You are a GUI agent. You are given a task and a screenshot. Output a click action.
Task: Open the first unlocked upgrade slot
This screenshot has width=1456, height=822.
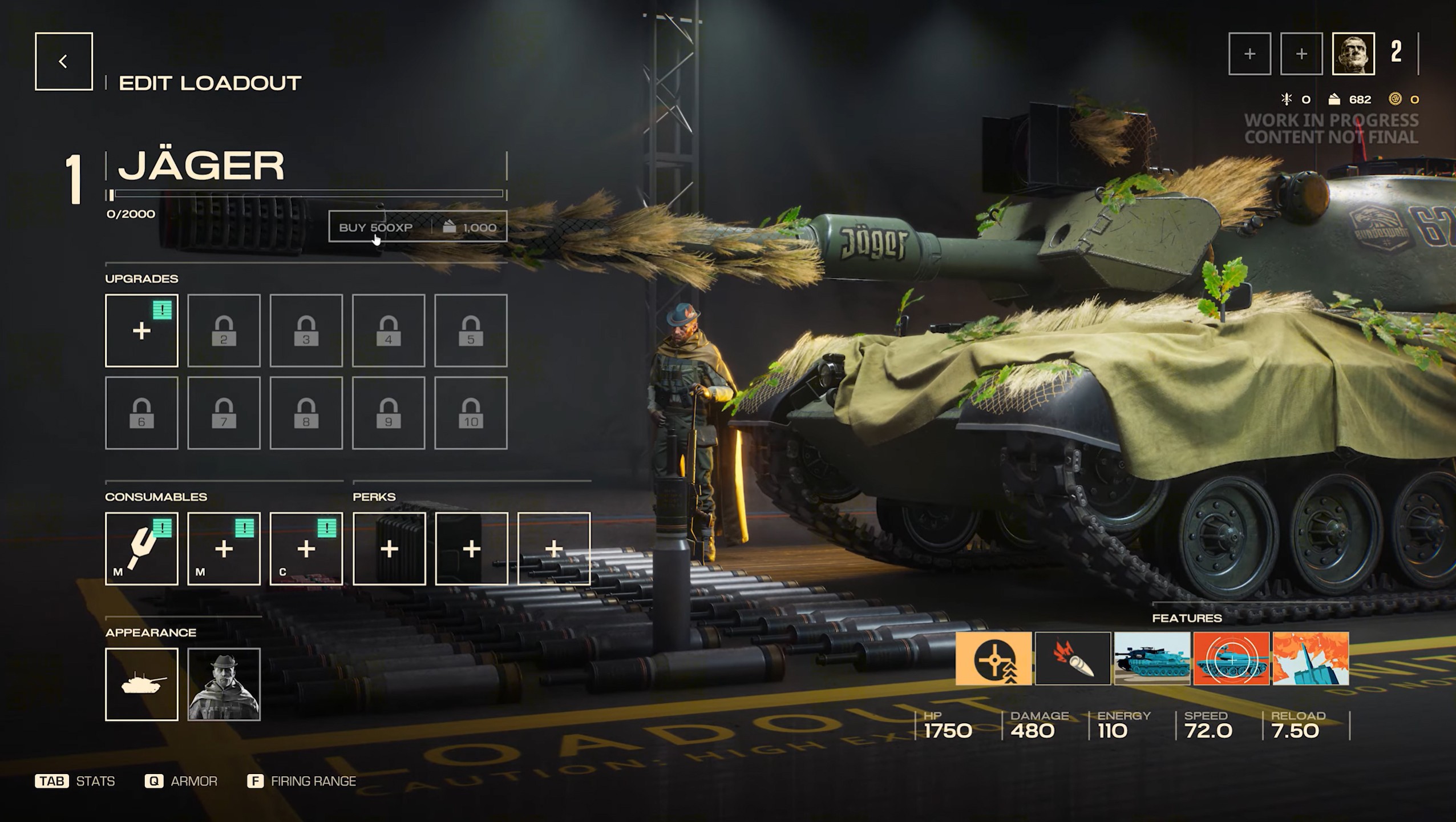tap(141, 331)
